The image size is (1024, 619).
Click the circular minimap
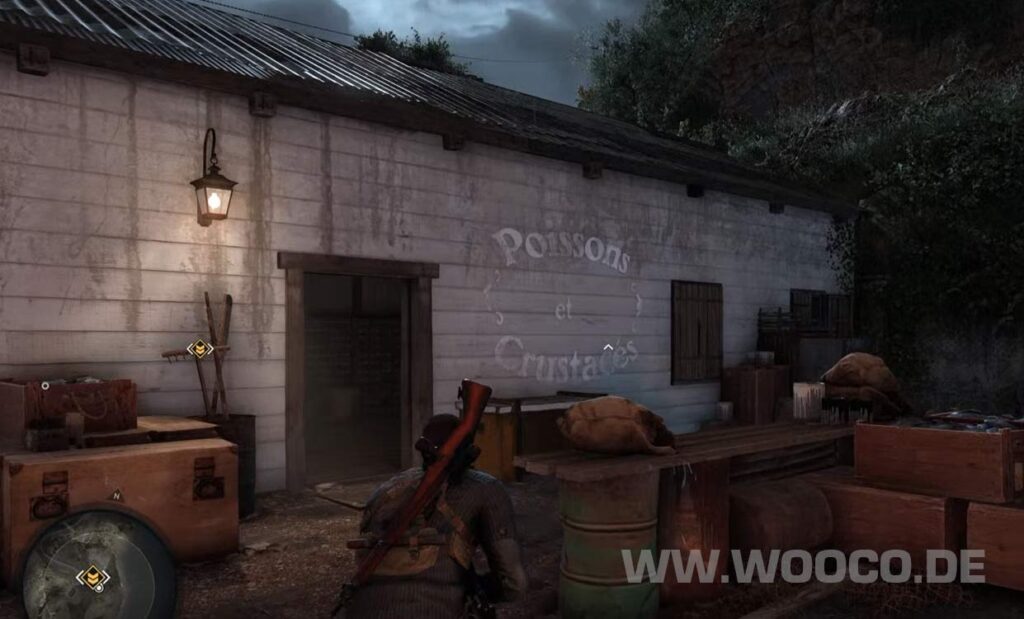click(x=97, y=565)
